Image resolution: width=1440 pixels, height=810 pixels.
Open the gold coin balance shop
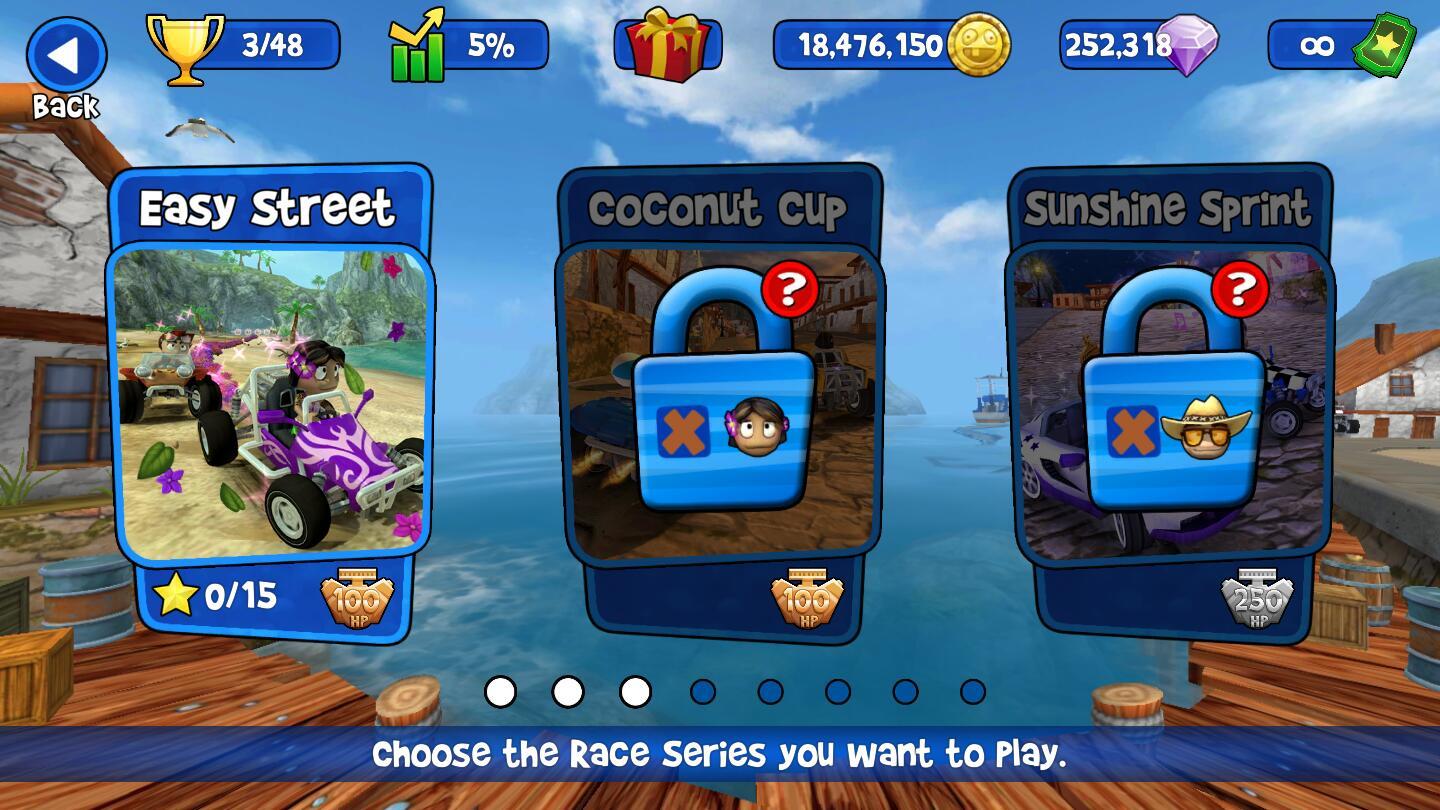(890, 45)
